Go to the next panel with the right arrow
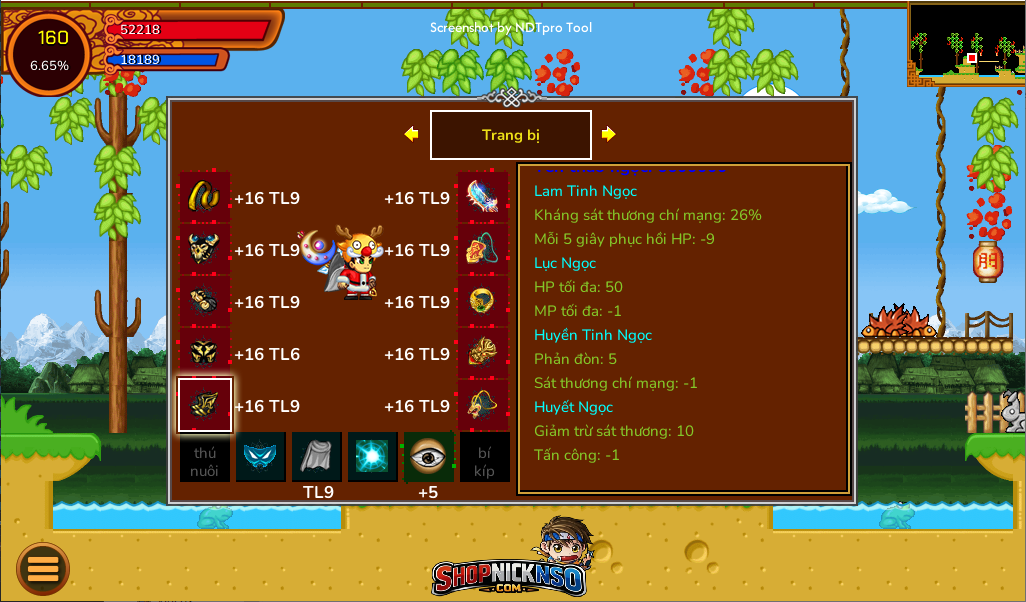The width and height of the screenshot is (1026, 602). [x=608, y=134]
